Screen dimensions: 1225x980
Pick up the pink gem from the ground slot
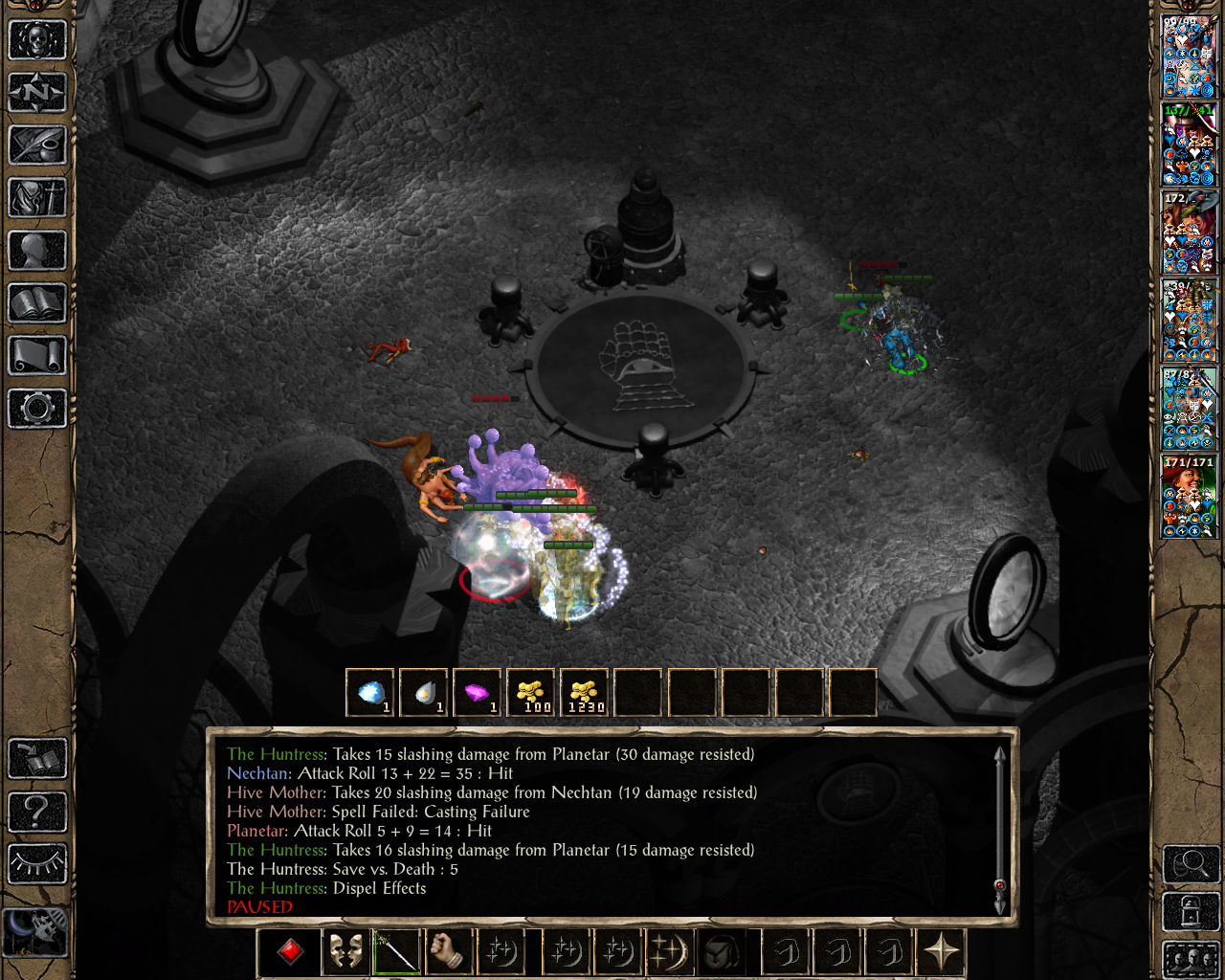tap(477, 692)
